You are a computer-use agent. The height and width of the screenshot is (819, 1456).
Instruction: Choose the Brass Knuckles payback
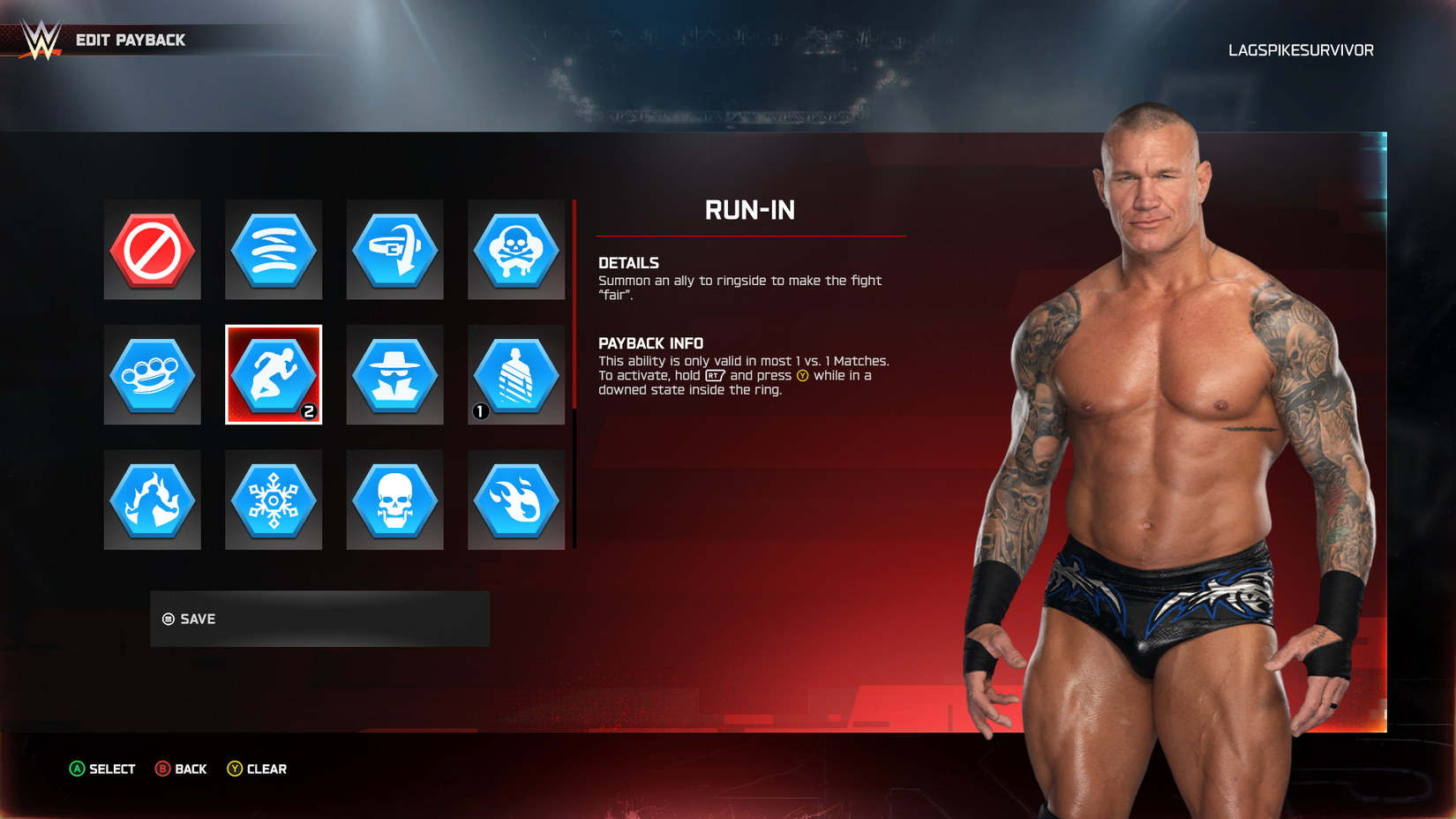point(152,374)
